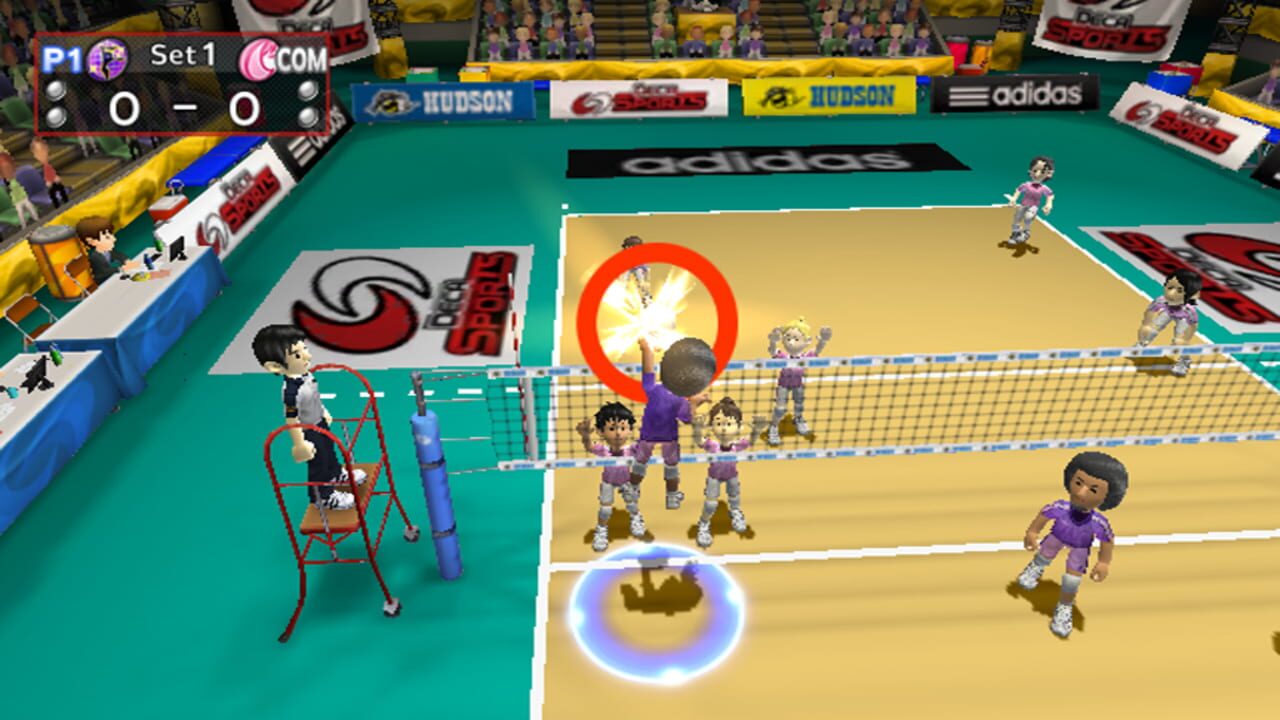Click the Deca Sports banner on the sideline board

[x=640, y=101]
